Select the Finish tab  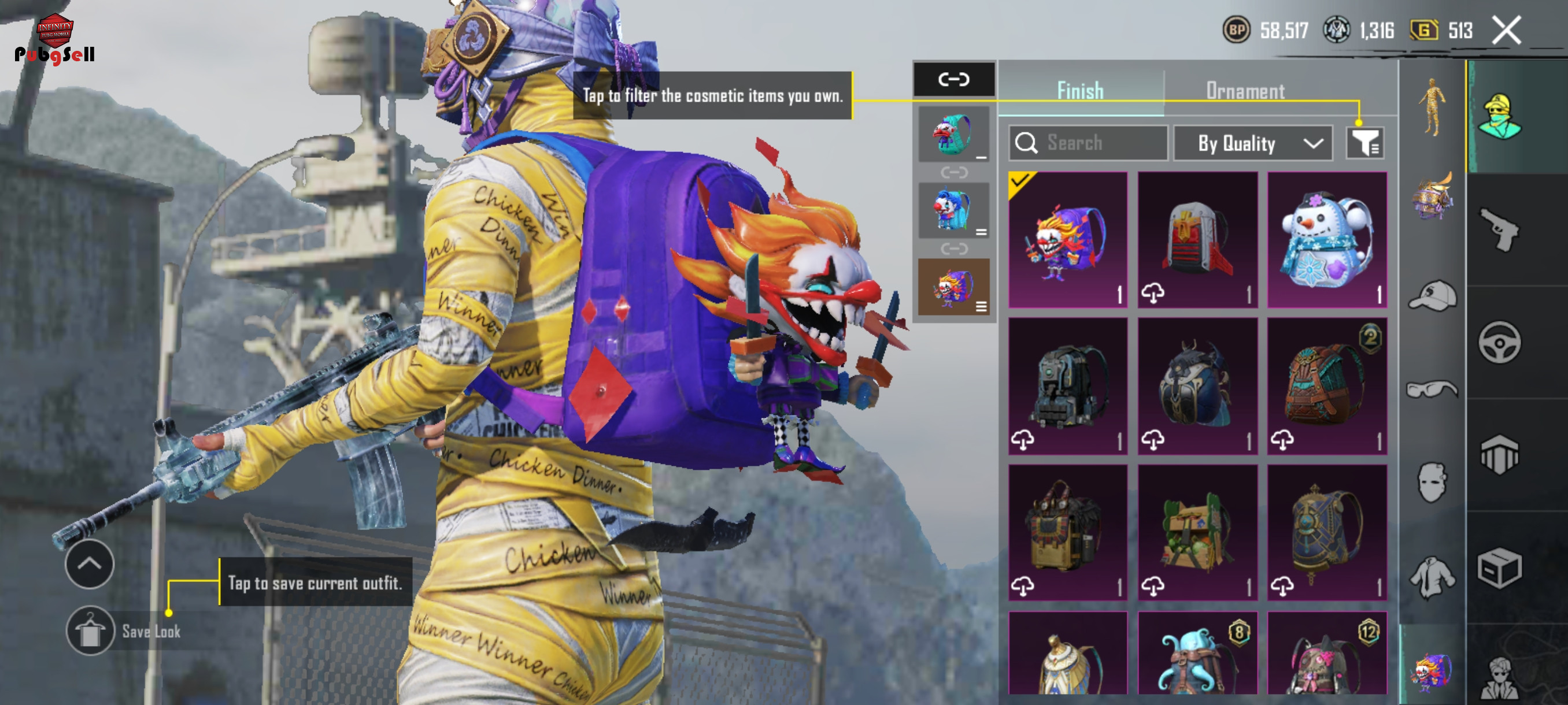tap(1080, 91)
